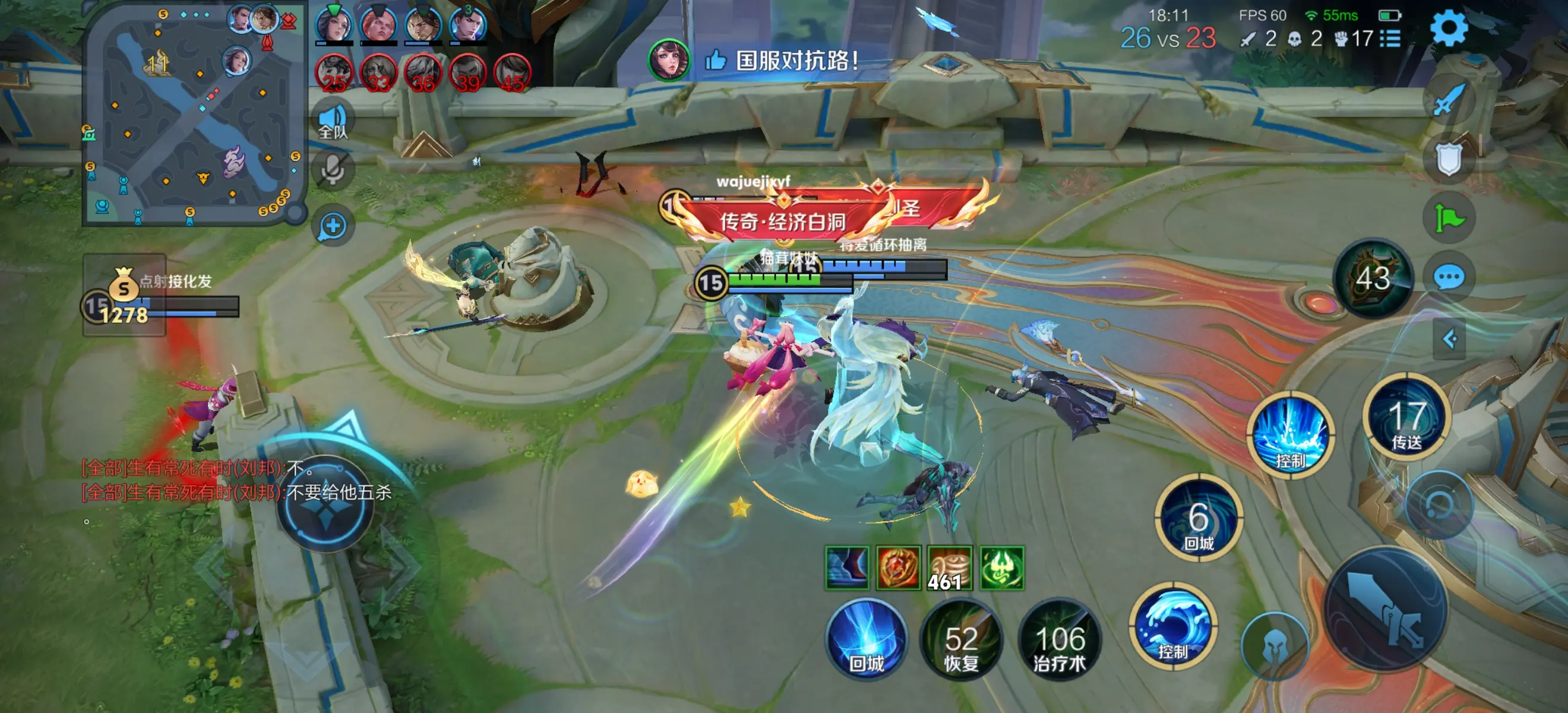Like the 国服对抗路 notification thumbs-up
Image resolution: width=1568 pixels, height=713 pixels.
tap(716, 60)
